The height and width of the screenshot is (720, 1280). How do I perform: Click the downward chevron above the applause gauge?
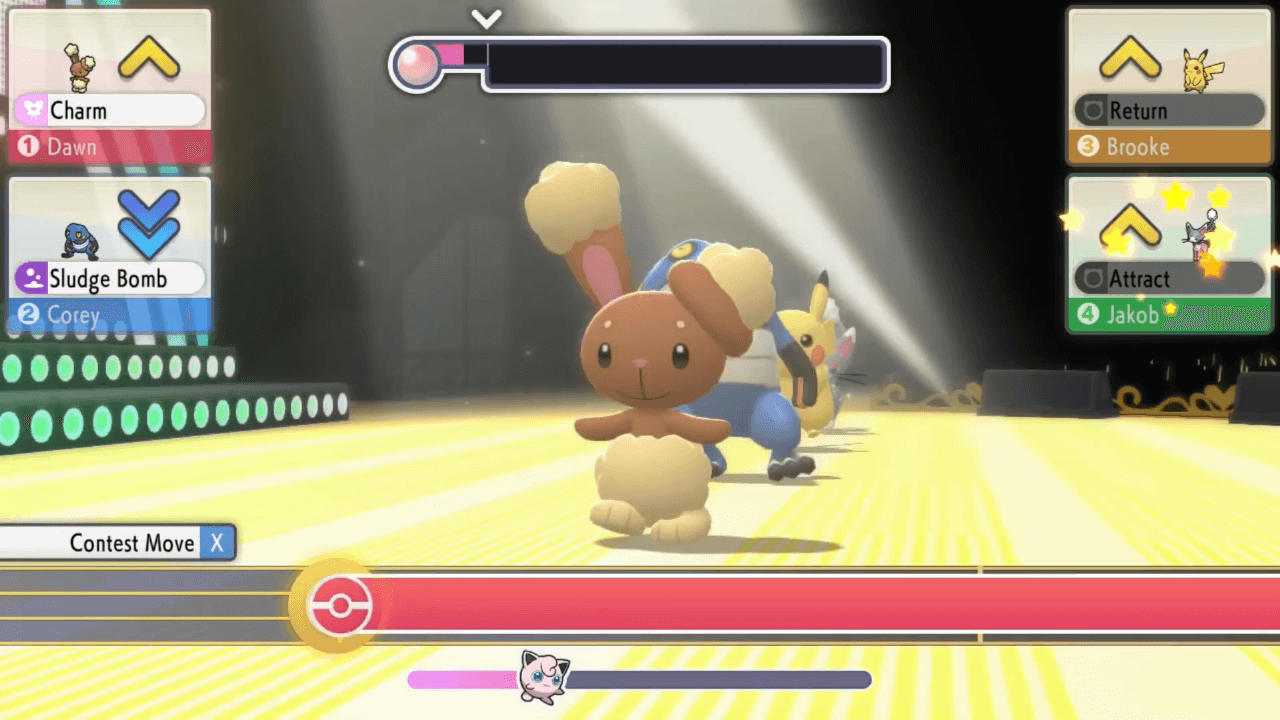(487, 16)
